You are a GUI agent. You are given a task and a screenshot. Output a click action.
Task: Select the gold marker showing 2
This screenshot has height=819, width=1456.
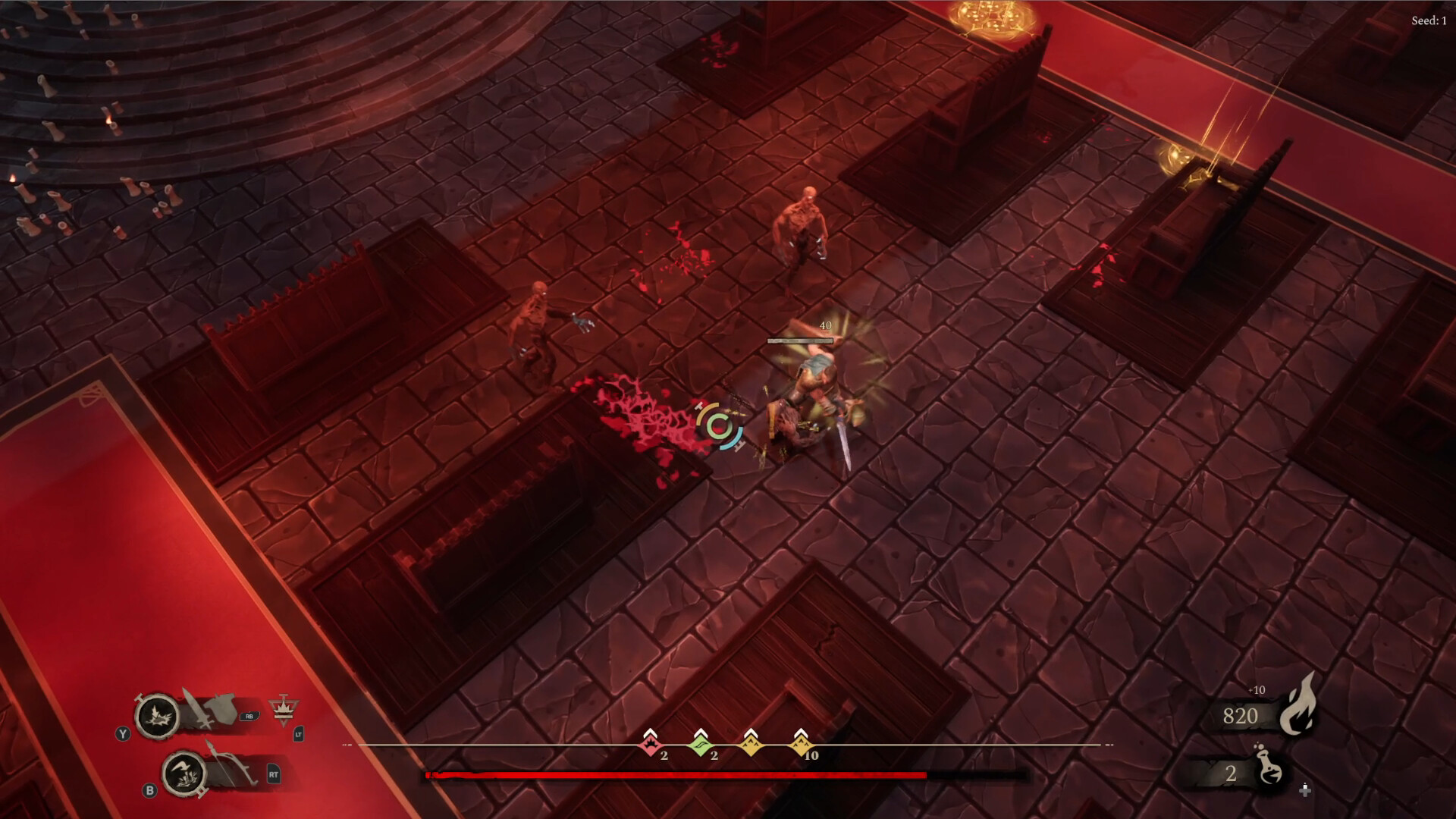click(x=751, y=744)
